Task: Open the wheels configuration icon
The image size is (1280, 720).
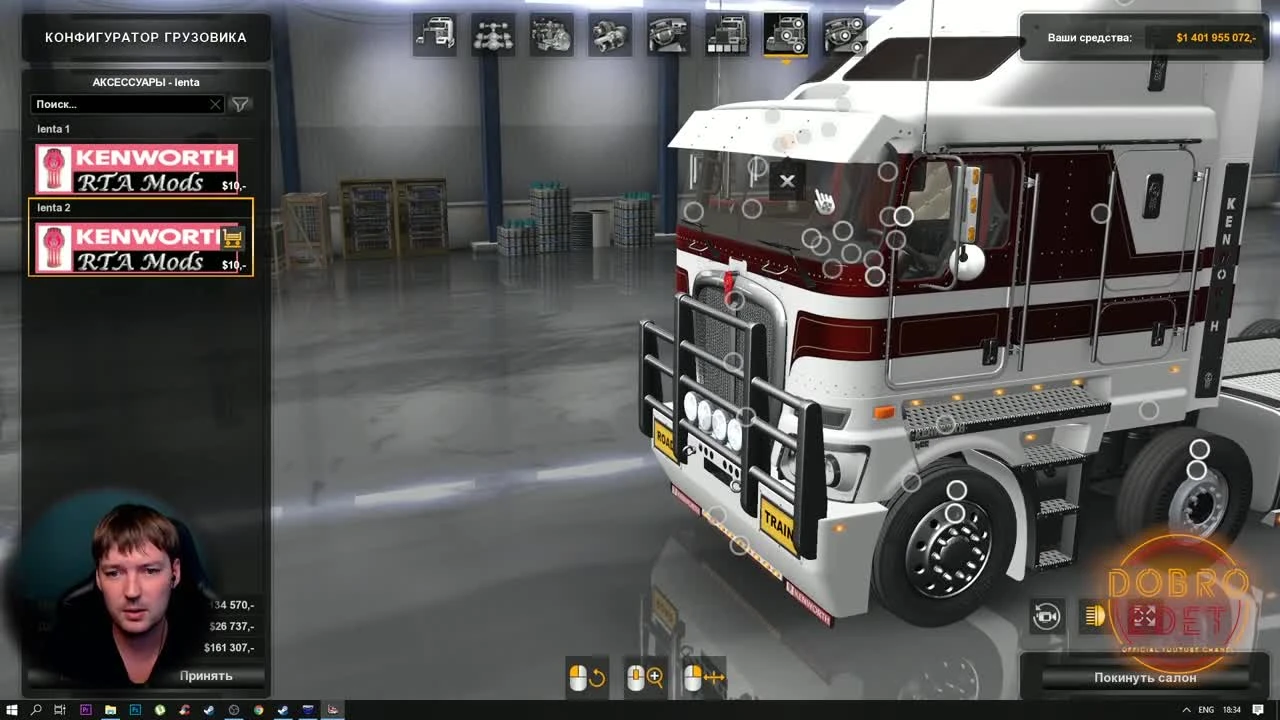Action: (845, 35)
